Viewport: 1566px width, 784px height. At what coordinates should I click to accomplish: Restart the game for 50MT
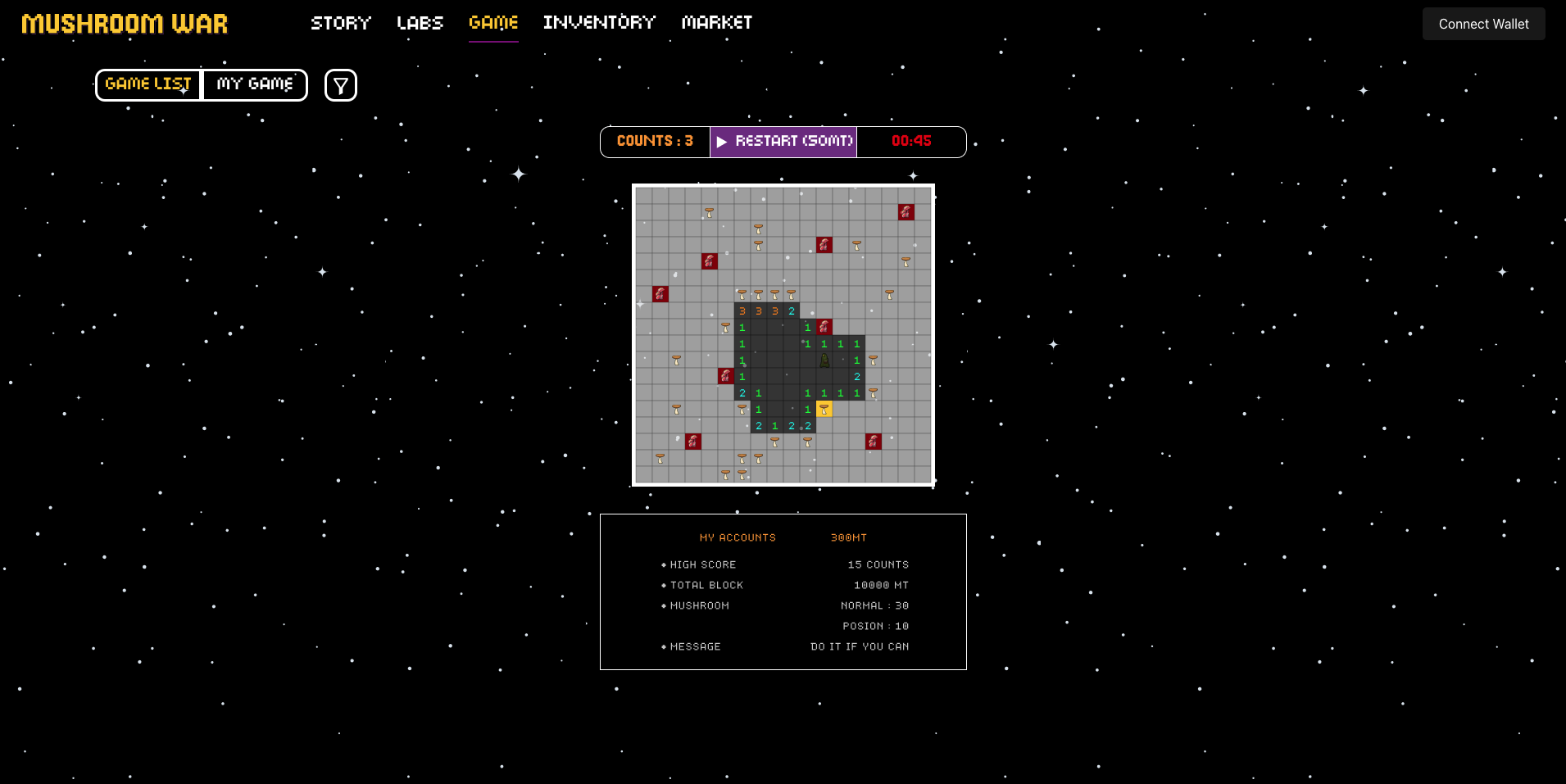point(783,142)
